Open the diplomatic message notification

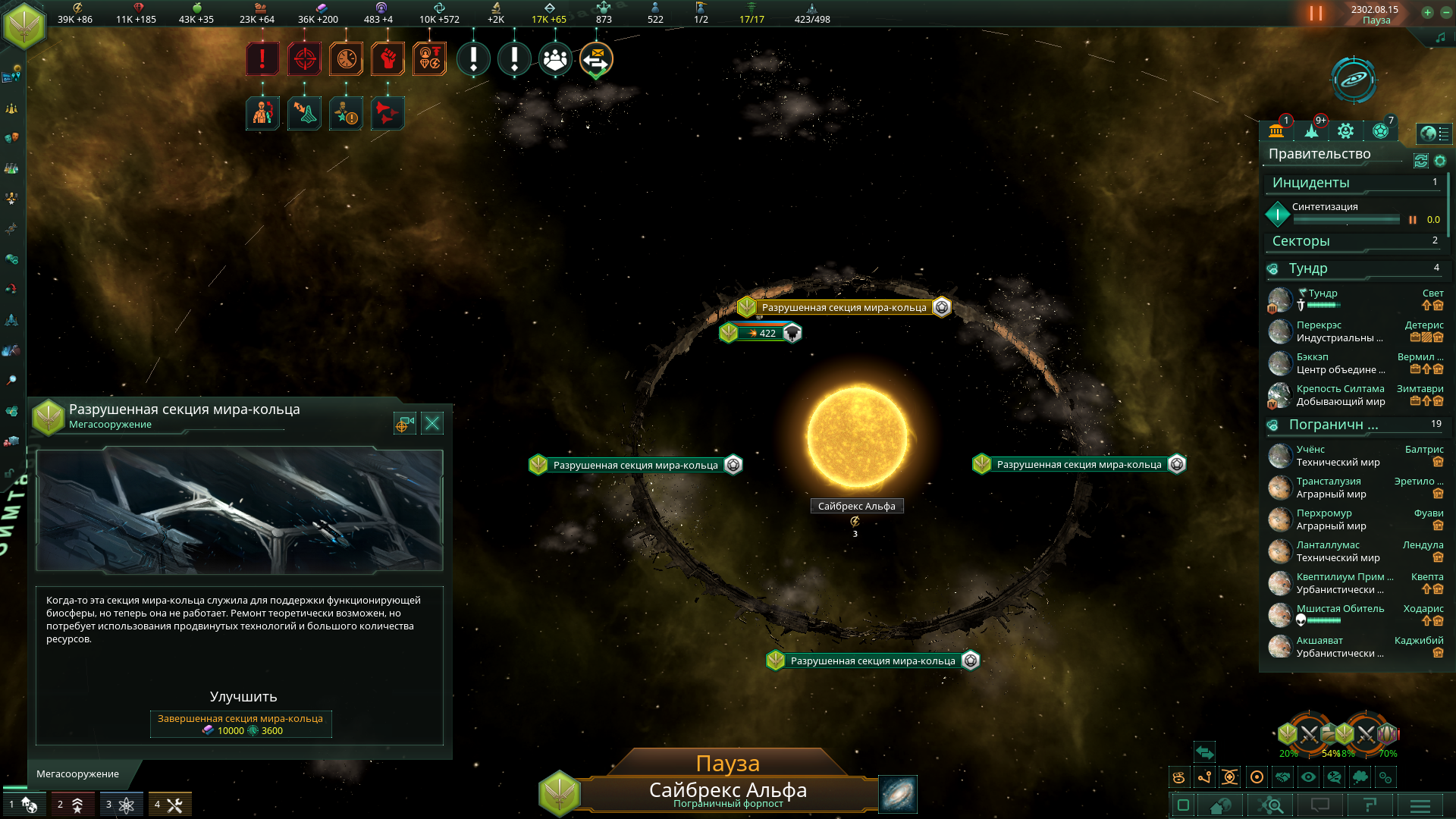pos(597,58)
